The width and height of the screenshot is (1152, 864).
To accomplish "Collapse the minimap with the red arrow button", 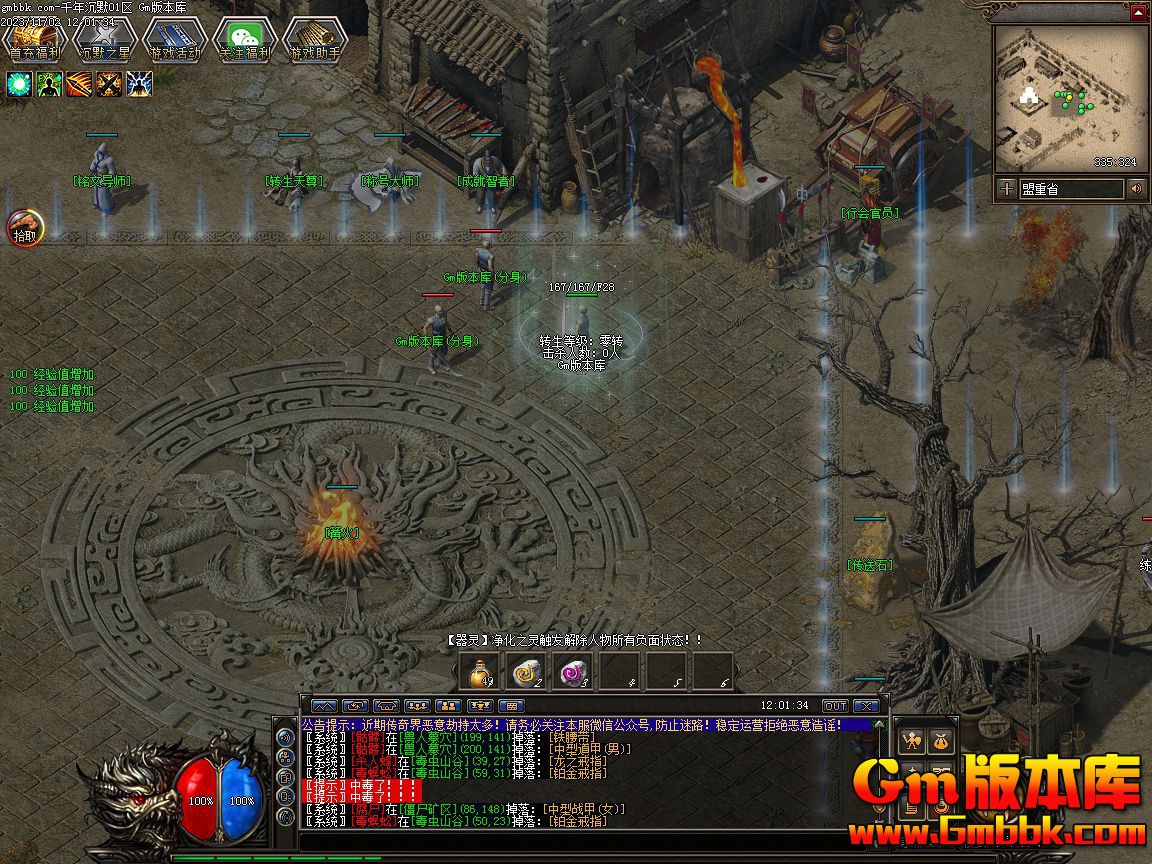I will (x=1138, y=13).
